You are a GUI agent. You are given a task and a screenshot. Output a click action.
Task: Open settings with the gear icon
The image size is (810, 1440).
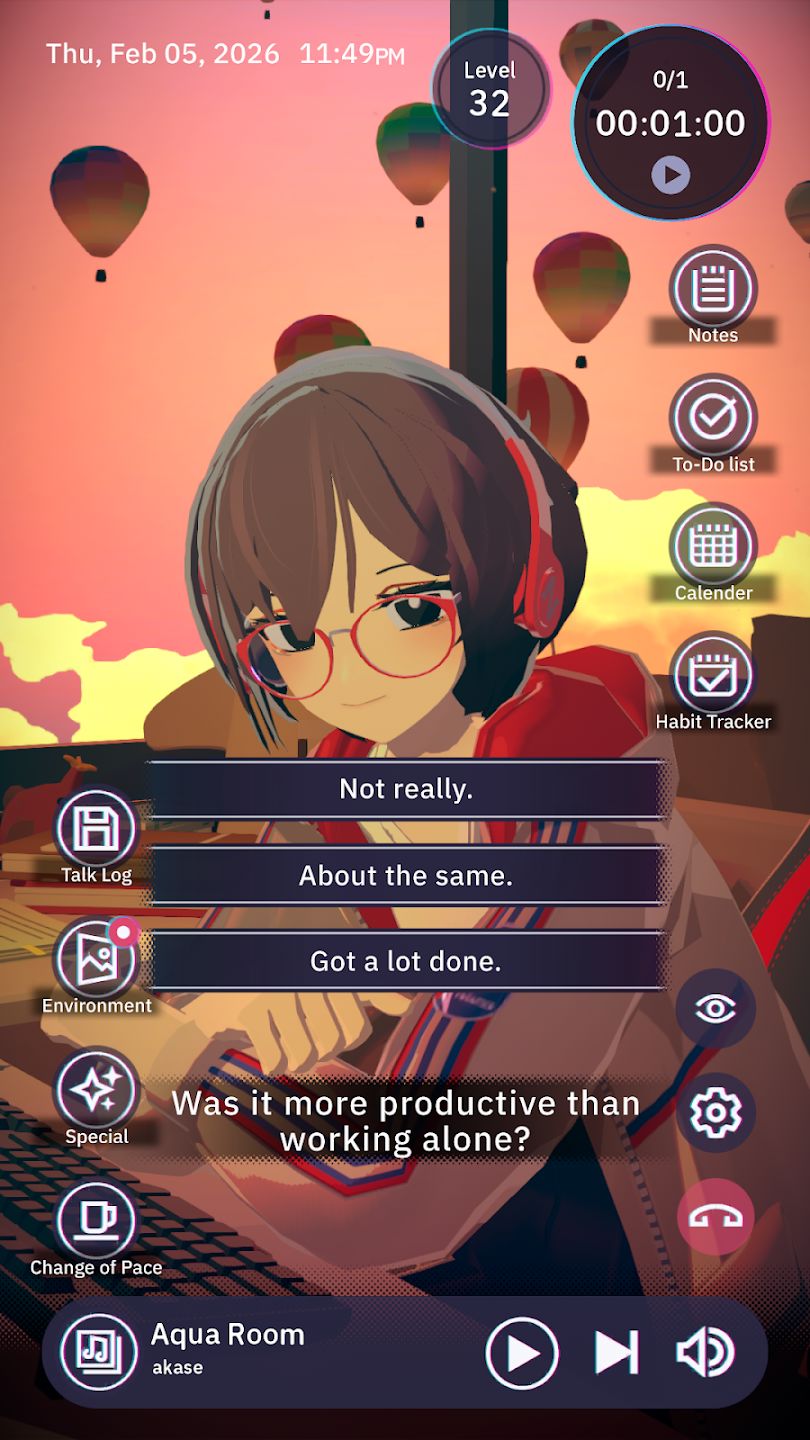tap(715, 1112)
